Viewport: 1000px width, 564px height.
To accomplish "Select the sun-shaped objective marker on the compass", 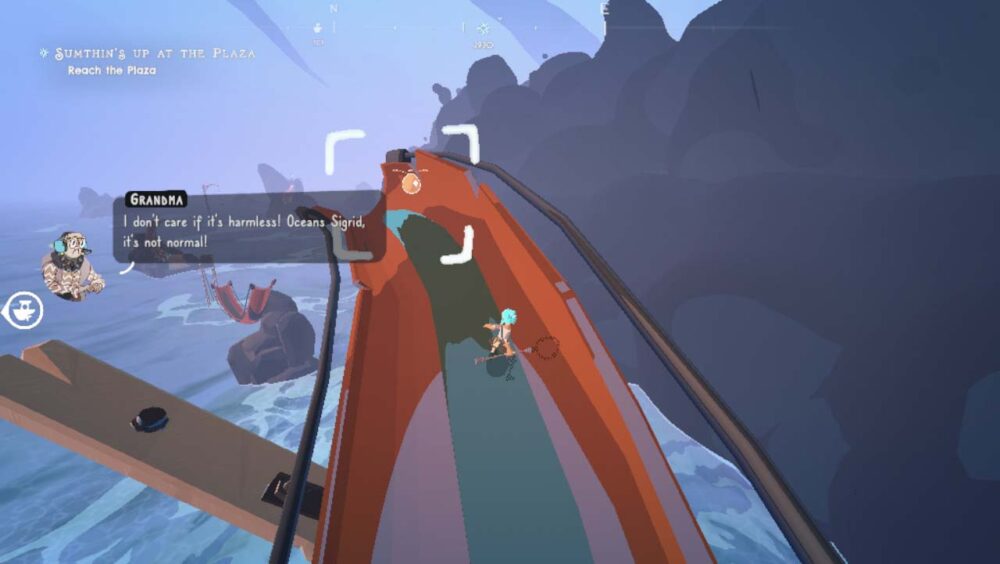I will pyautogui.click(x=484, y=29).
